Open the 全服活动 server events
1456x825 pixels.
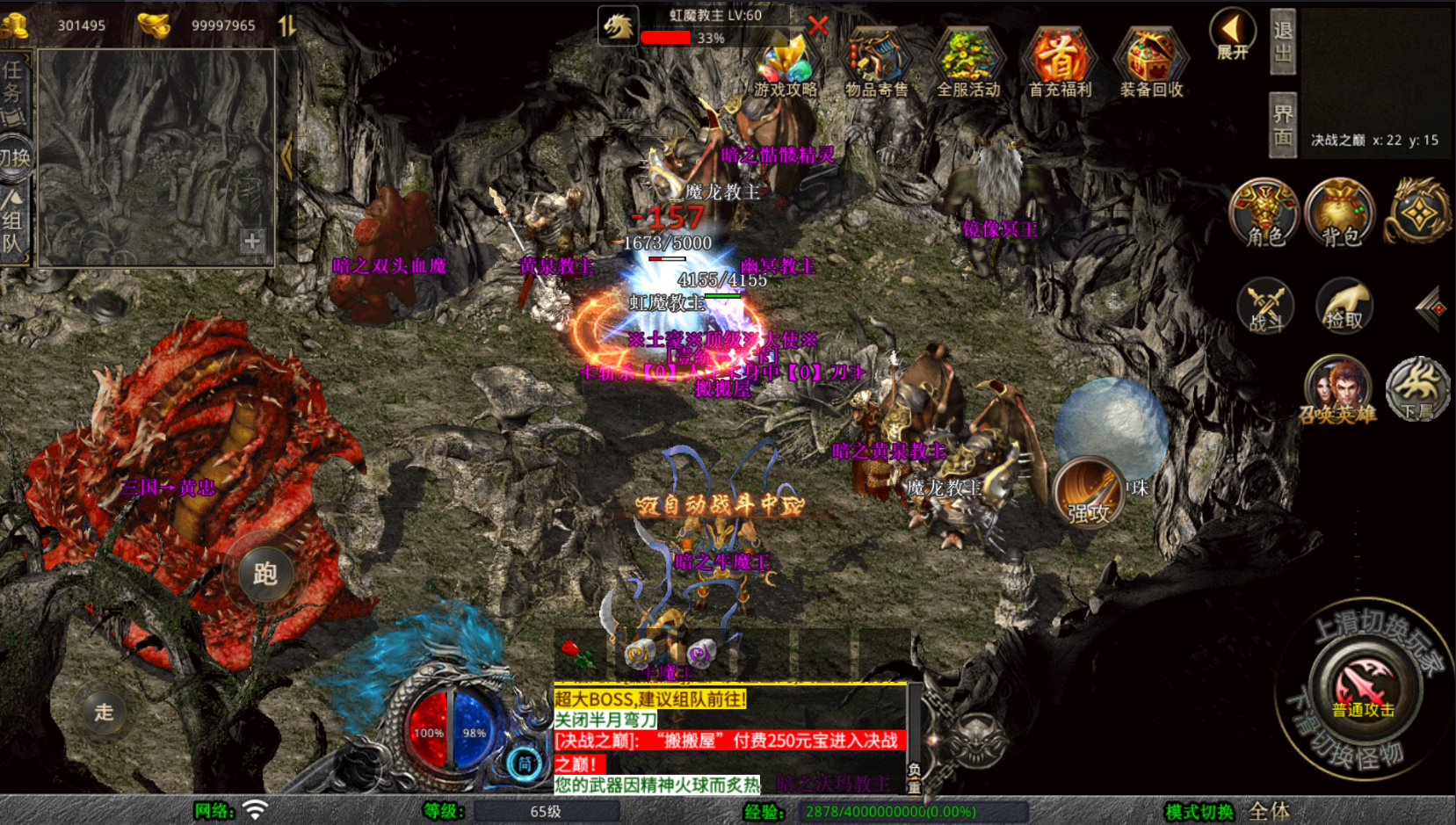[967, 63]
